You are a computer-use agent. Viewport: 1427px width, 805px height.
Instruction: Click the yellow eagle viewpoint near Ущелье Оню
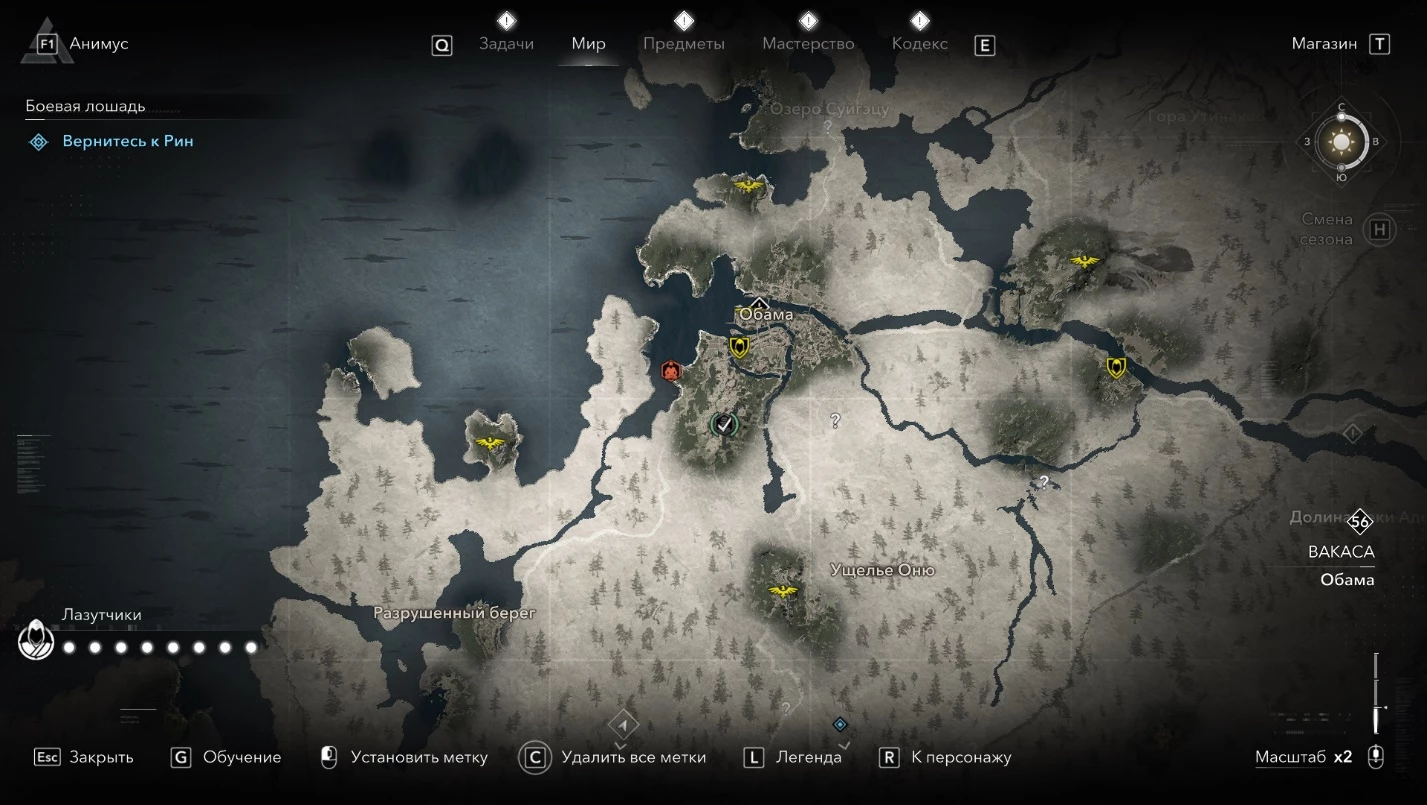[x=782, y=591]
